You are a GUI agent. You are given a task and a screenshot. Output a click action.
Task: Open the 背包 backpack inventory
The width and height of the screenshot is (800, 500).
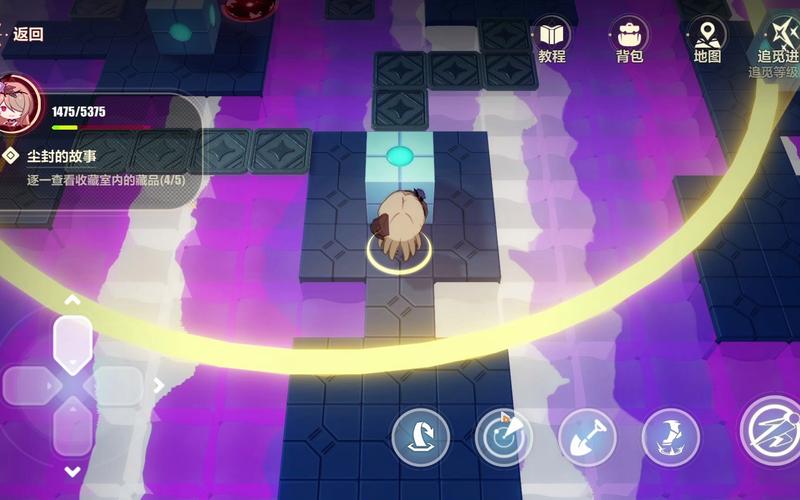pos(630,38)
